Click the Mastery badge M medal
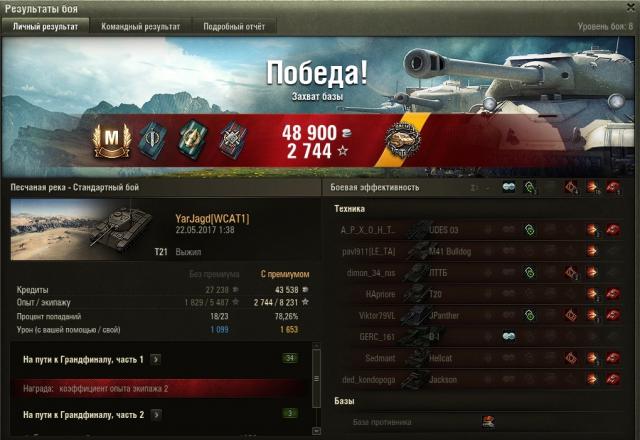The width and height of the screenshot is (640, 440). click(107, 138)
